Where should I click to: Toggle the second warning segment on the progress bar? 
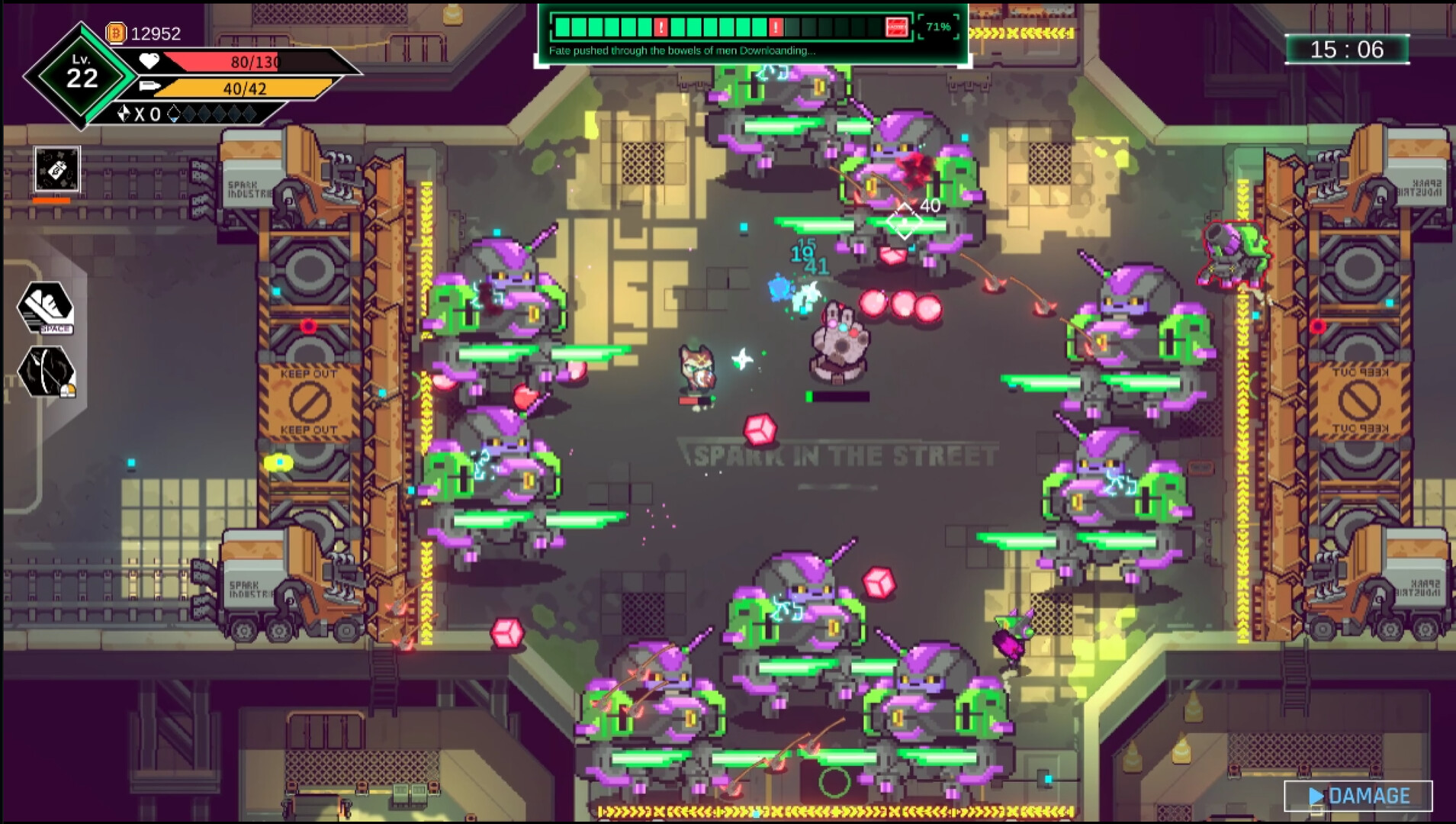pyautogui.click(x=775, y=27)
